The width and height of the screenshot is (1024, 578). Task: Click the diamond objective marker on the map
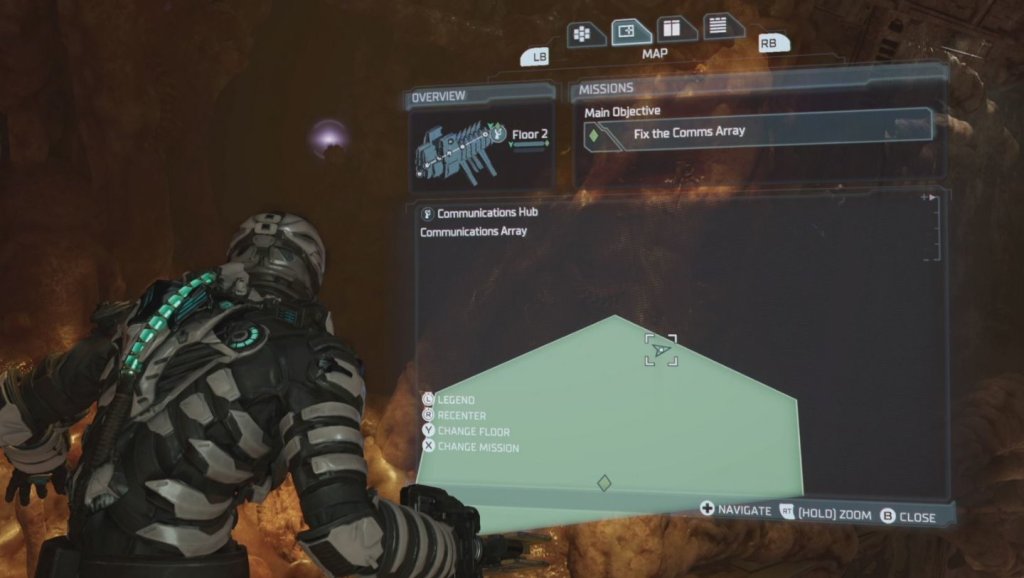(604, 483)
